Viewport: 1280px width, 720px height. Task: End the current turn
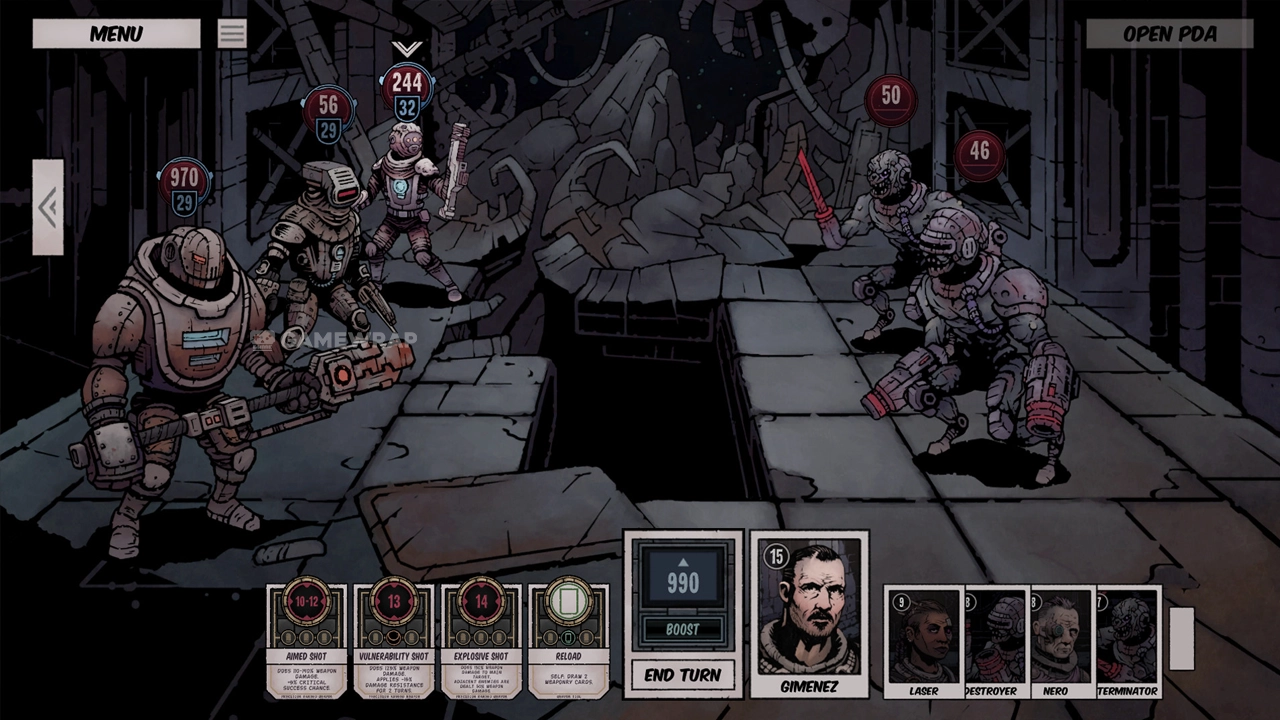click(683, 675)
